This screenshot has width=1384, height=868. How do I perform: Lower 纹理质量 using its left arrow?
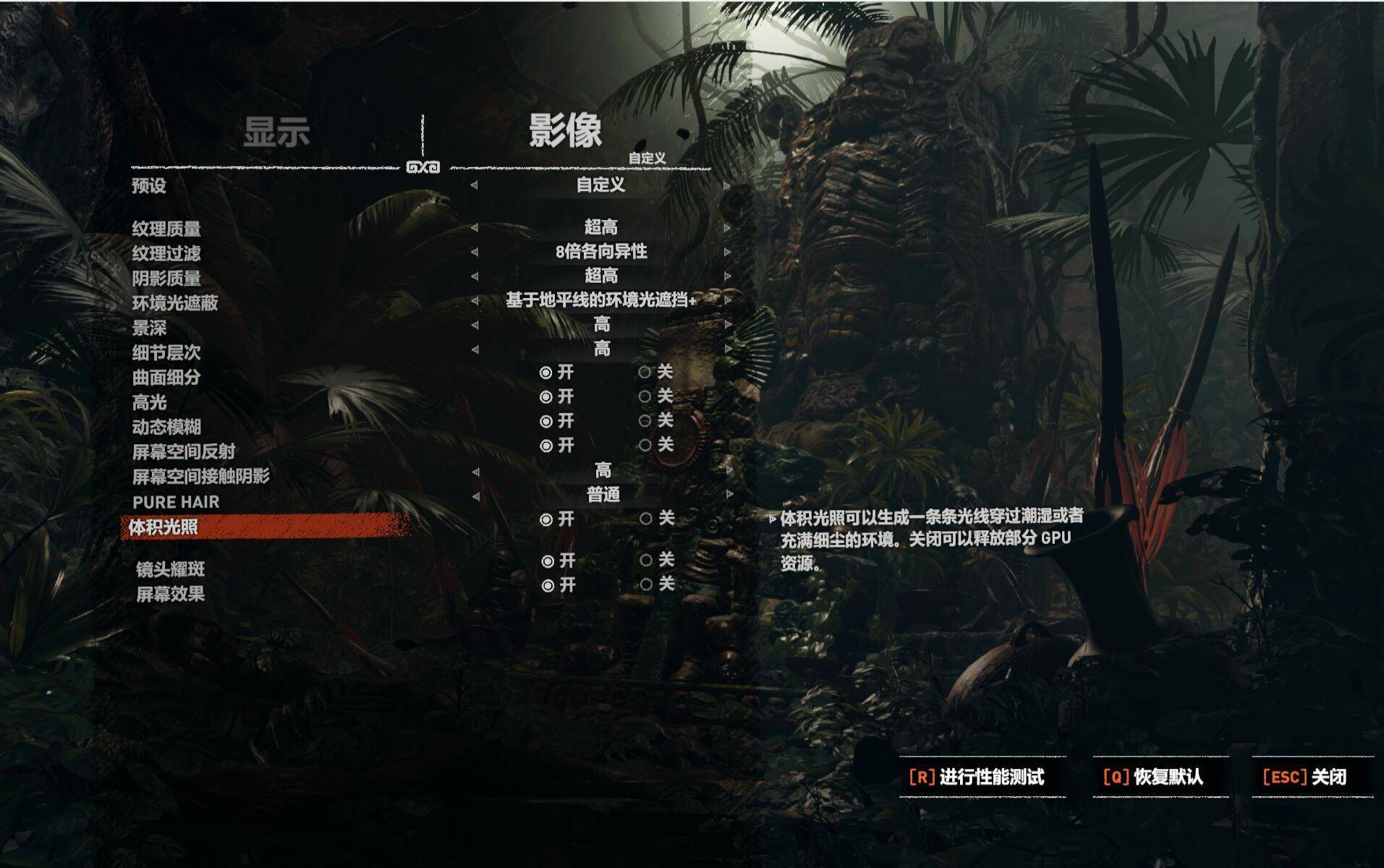pyautogui.click(x=474, y=226)
